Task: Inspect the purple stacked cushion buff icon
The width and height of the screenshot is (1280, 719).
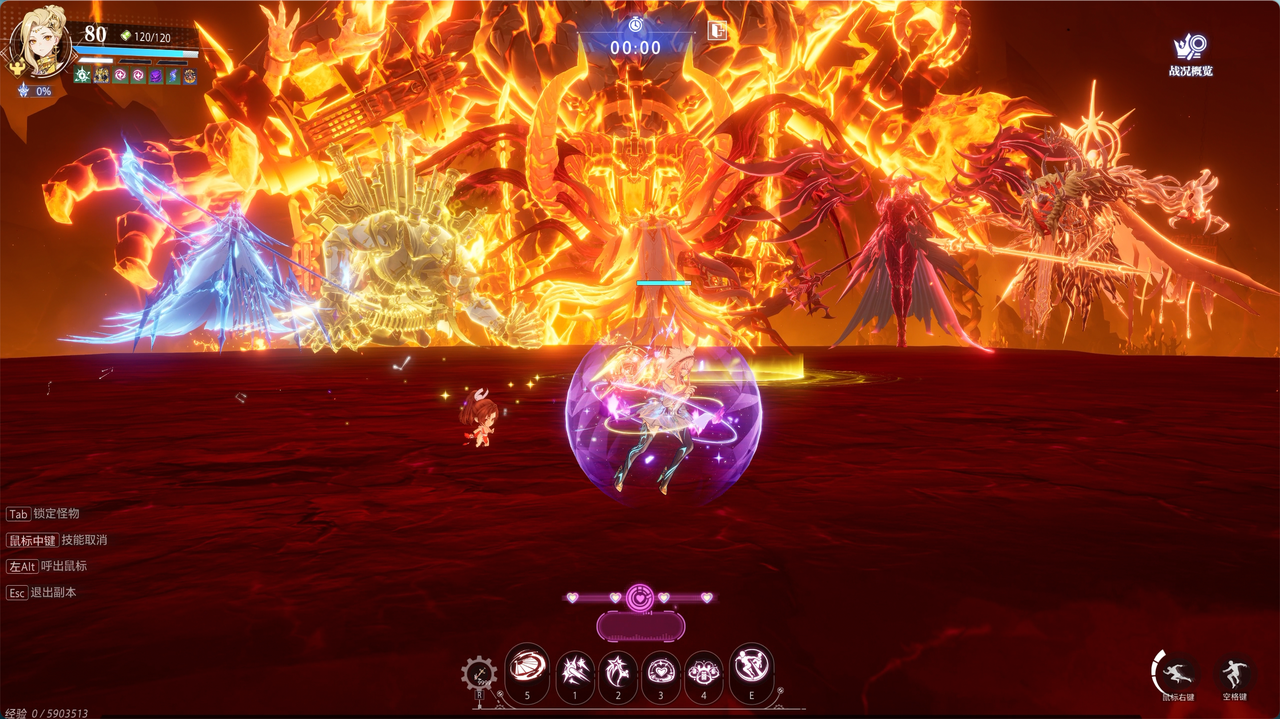Action: click(x=156, y=76)
